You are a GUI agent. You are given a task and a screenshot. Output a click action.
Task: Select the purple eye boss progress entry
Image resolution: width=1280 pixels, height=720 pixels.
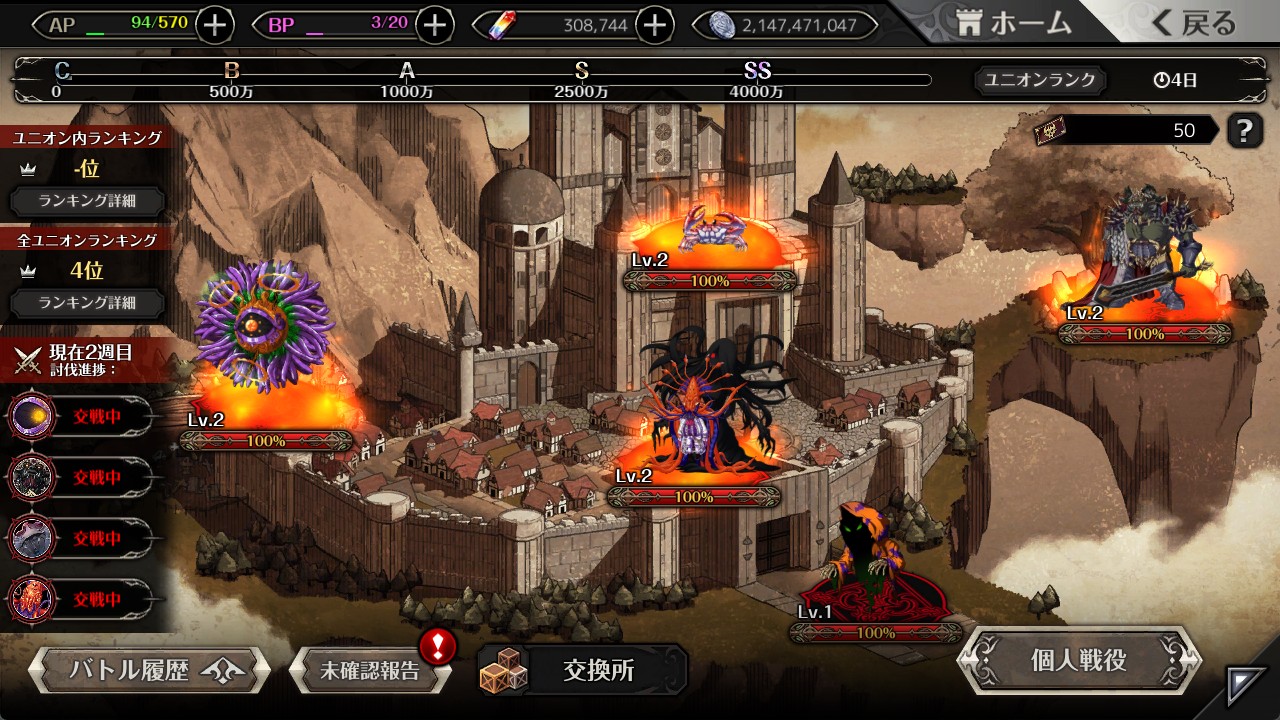[80, 416]
